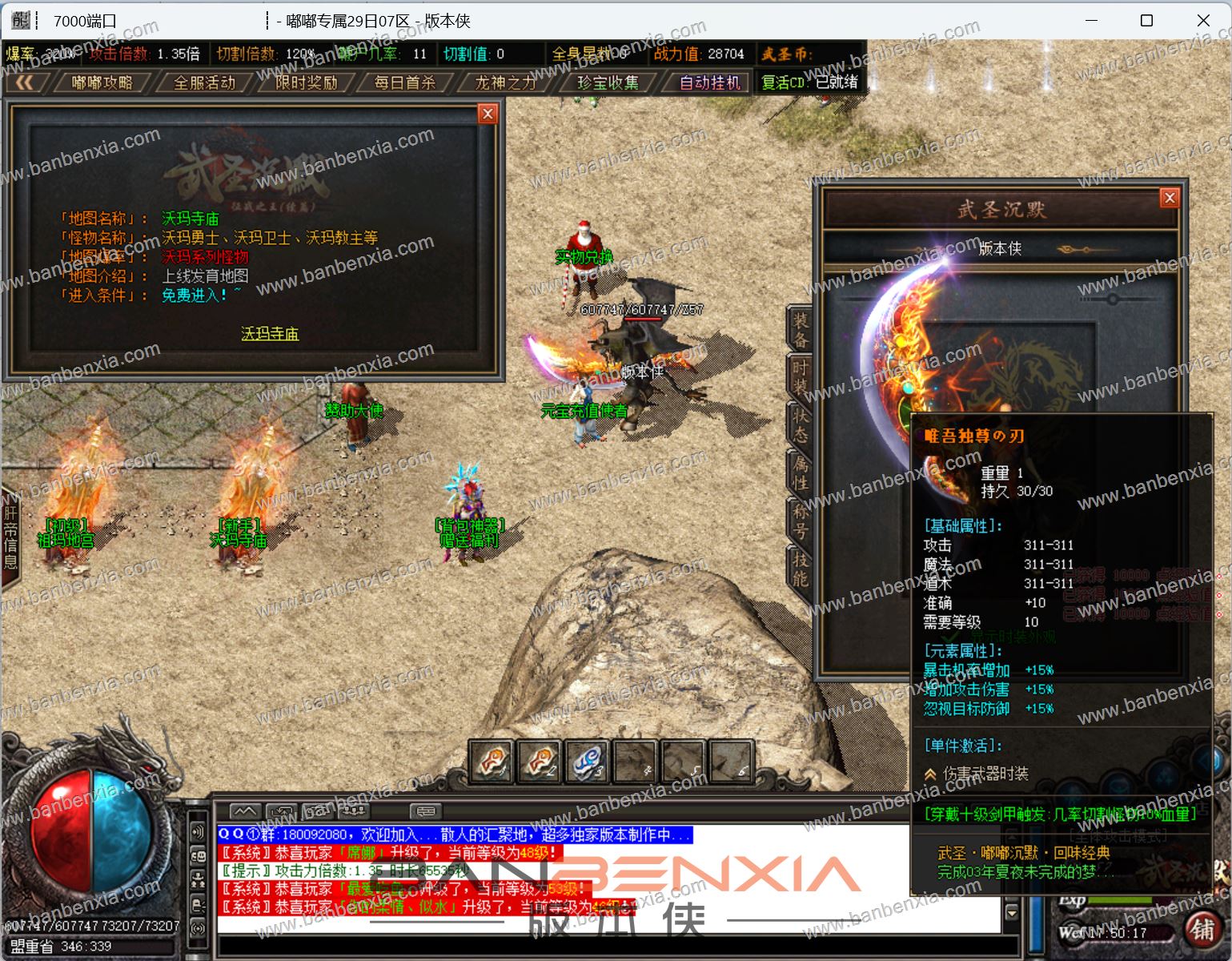Click the 沃玛寺庙 teleport link
The height and width of the screenshot is (961, 1232).
[x=270, y=333]
